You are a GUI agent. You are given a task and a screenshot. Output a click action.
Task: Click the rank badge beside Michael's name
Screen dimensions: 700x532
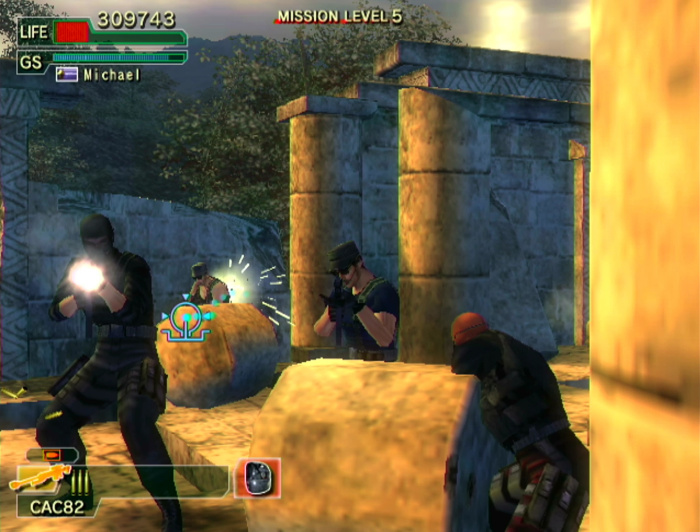click(x=67, y=75)
